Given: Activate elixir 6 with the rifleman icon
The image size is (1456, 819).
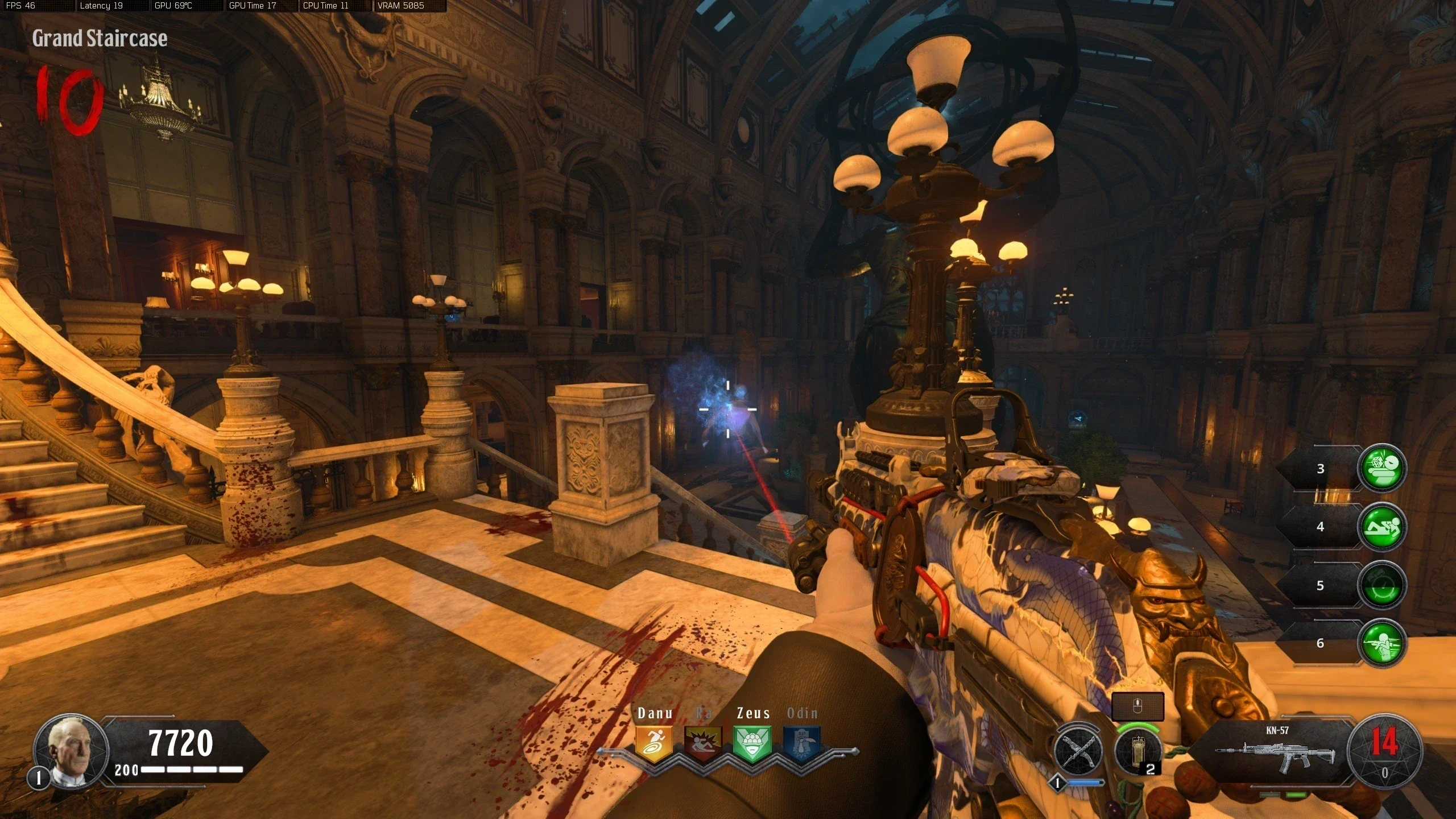Looking at the screenshot, I should pyautogui.click(x=1382, y=643).
